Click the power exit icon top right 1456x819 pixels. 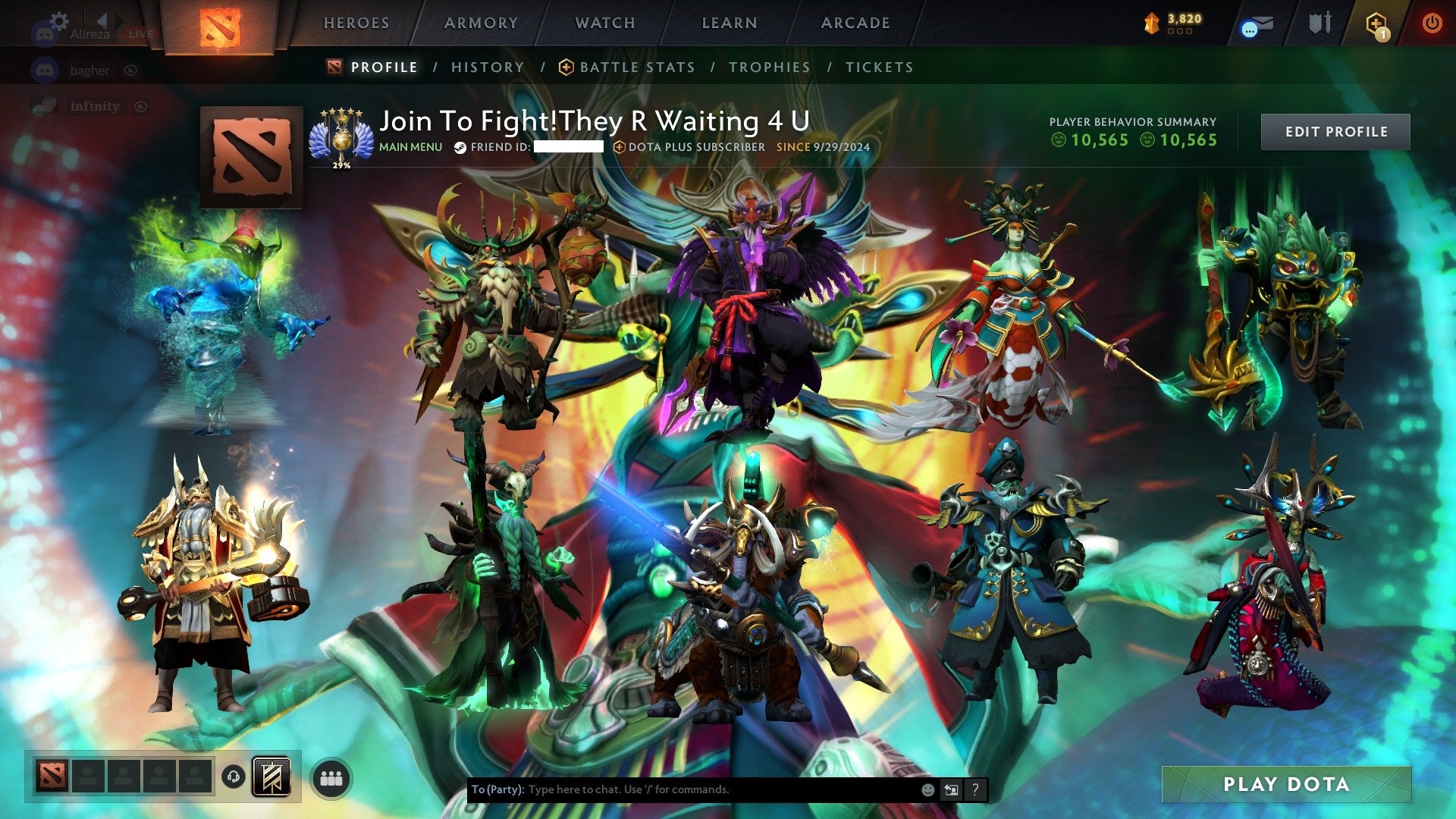click(x=1432, y=23)
